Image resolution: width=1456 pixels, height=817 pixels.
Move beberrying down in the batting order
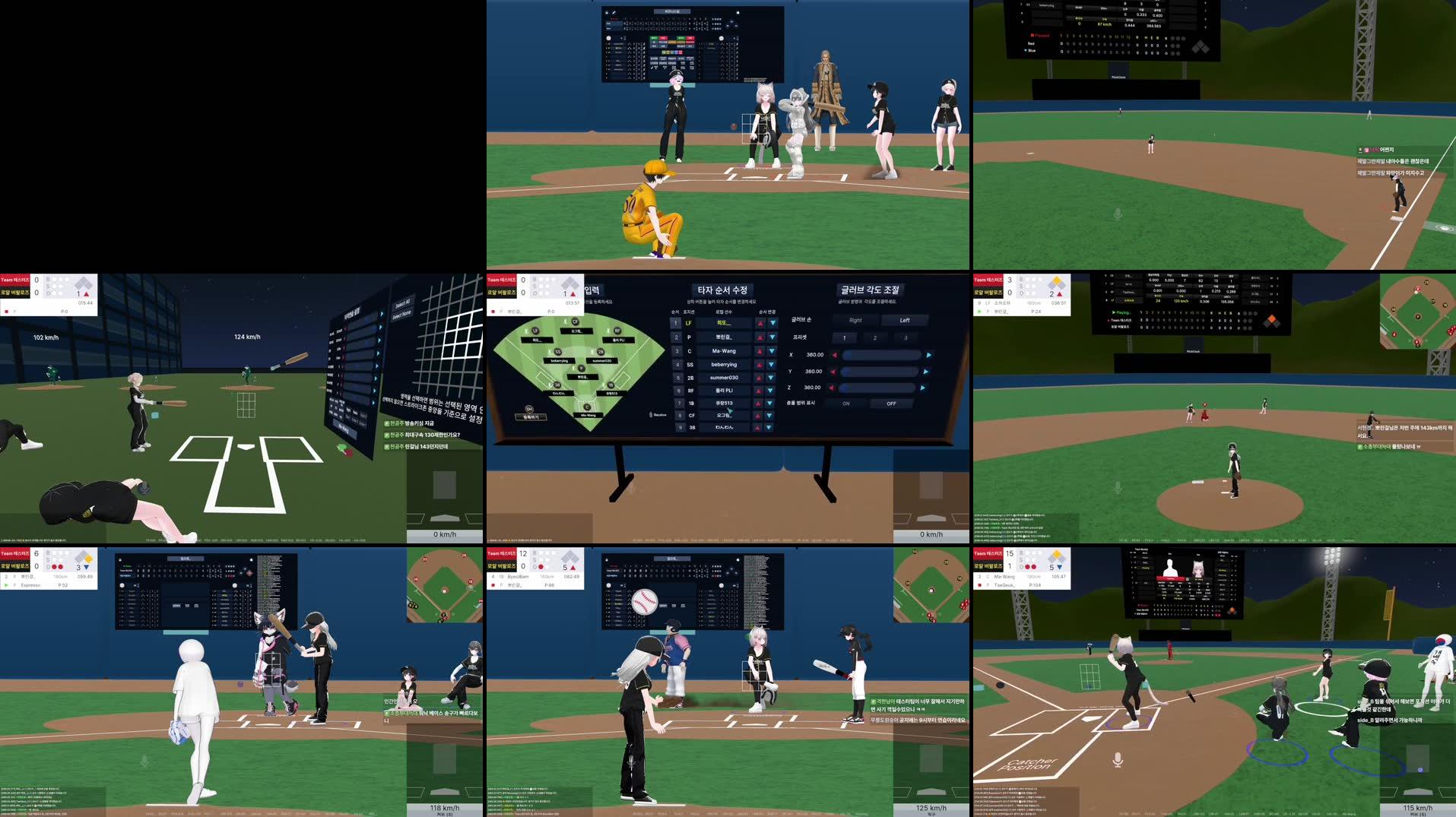click(x=772, y=365)
